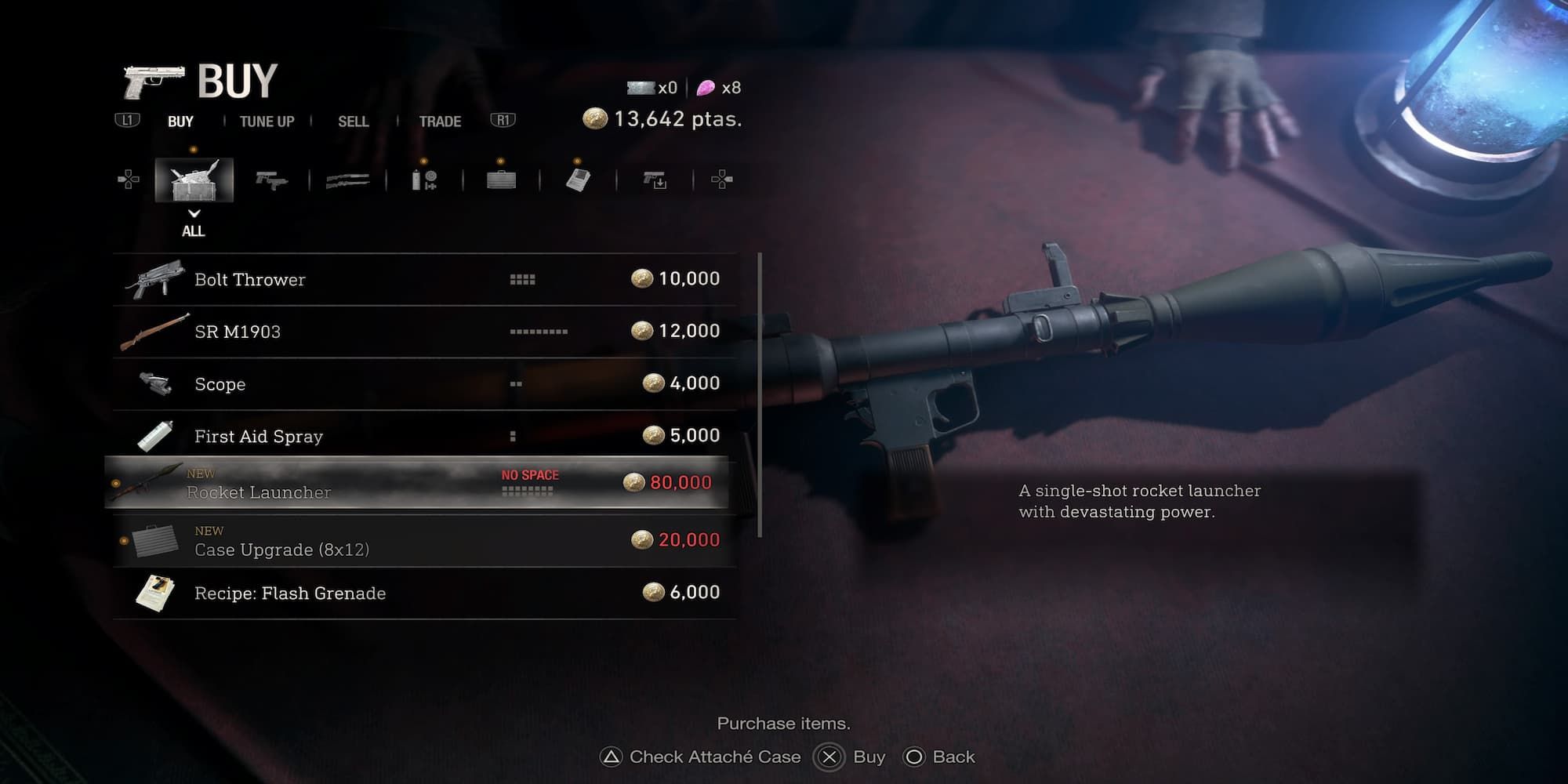The width and height of the screenshot is (1568, 784).
Task: Select the Rocket Launcher shop listing
Action: coord(423,483)
